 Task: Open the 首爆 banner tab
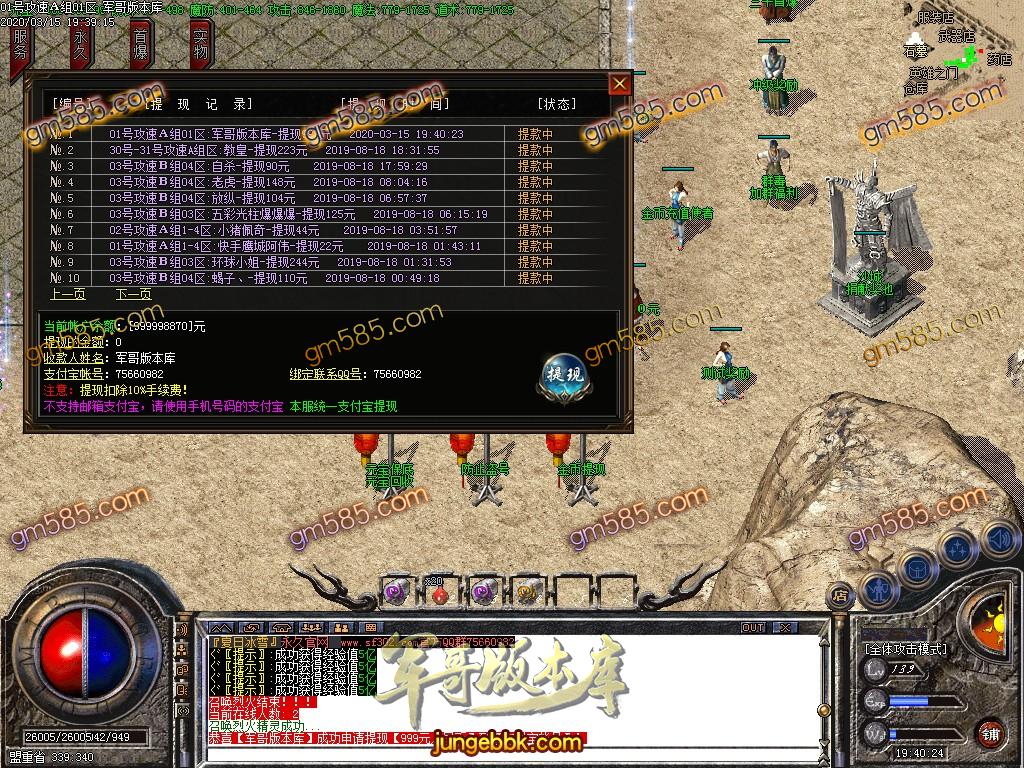[141, 47]
